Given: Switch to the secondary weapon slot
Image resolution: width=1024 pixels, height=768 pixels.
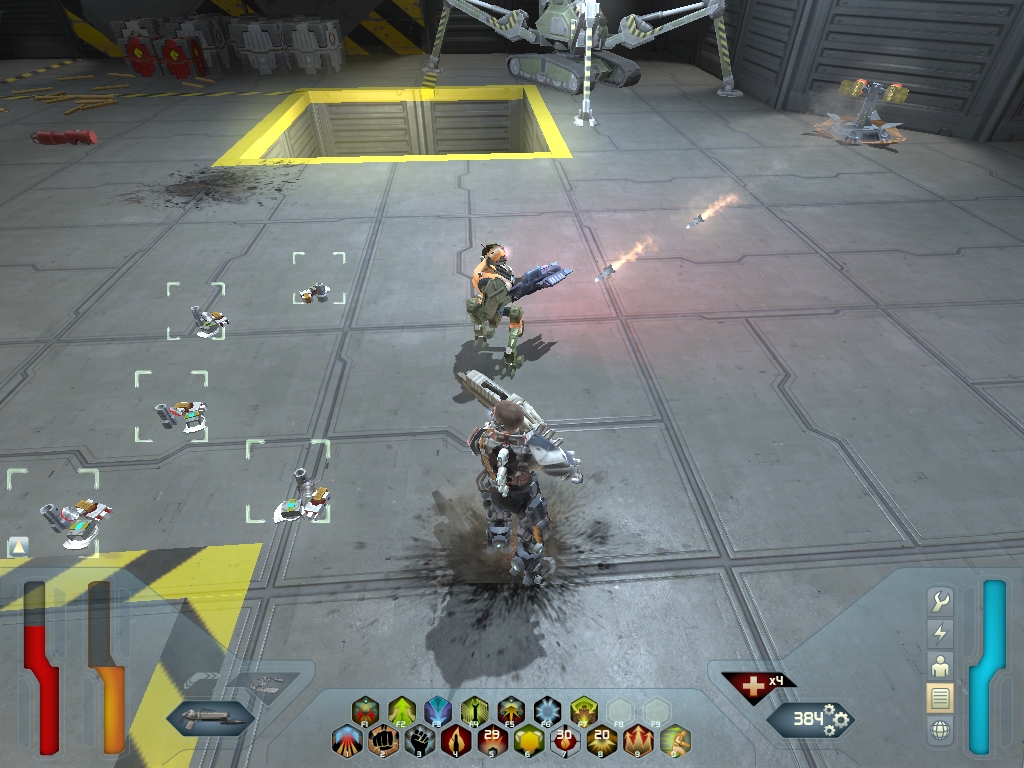Looking at the screenshot, I should [x=262, y=685].
